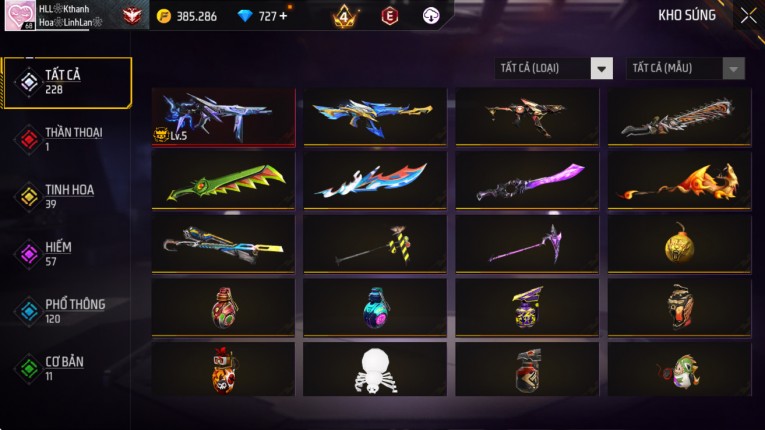Open the Tất Cả (Loại) dropdown
This screenshot has height=430, width=765.
click(554, 68)
